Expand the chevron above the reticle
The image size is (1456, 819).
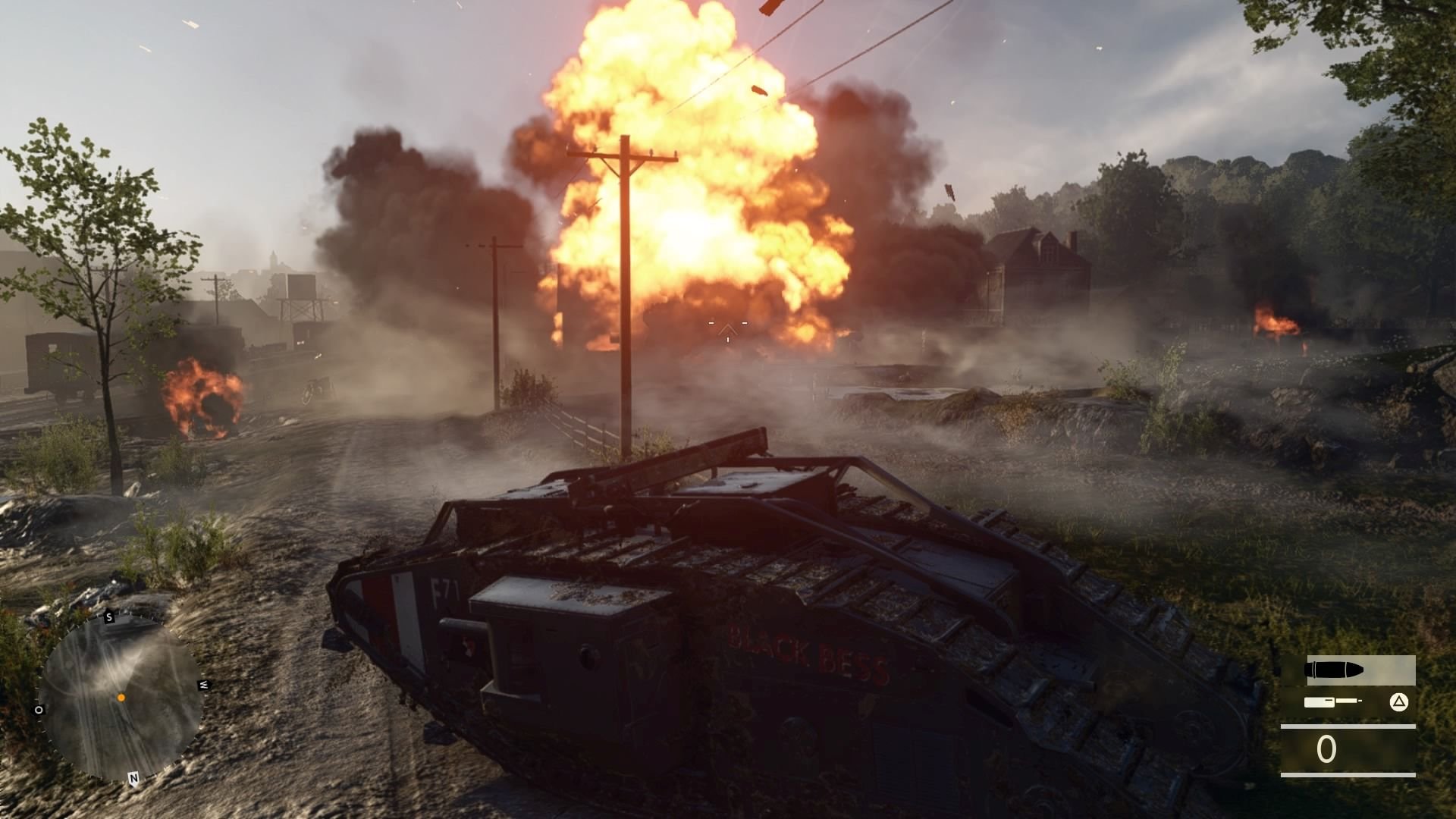728,324
